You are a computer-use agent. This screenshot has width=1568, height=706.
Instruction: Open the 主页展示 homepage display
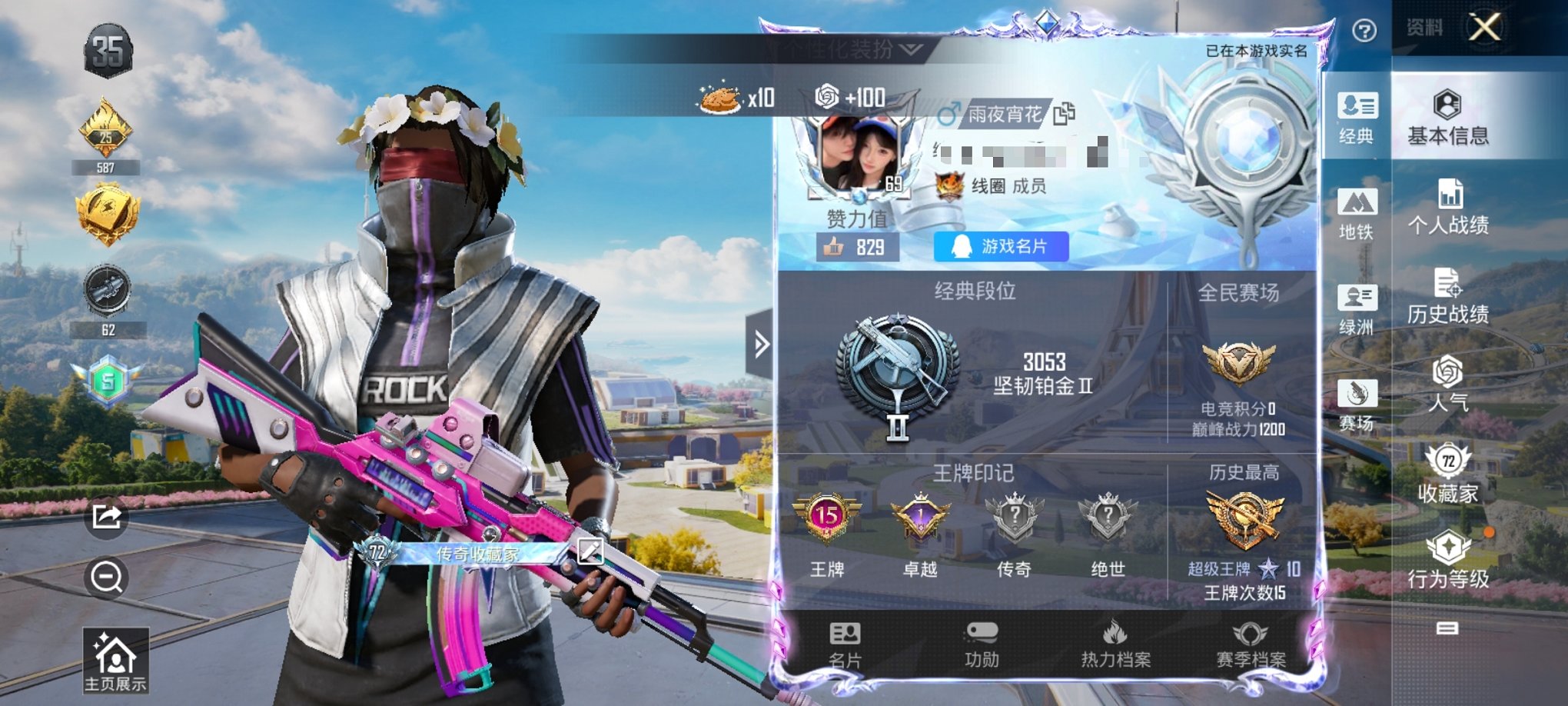point(115,661)
